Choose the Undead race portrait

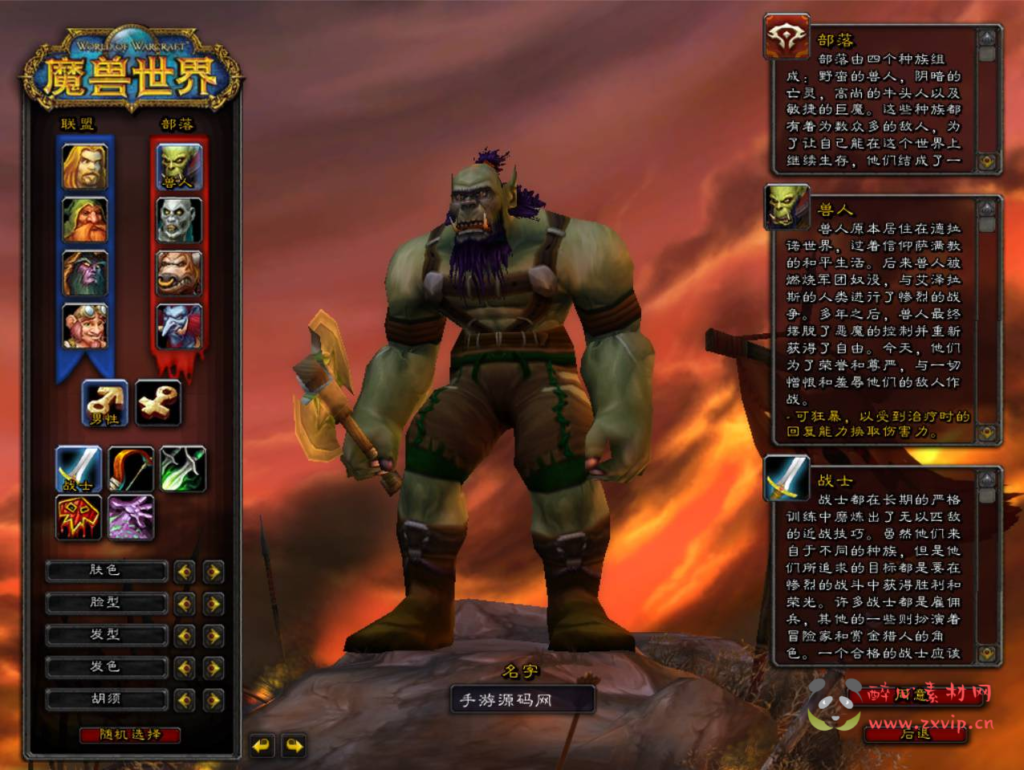(179, 220)
